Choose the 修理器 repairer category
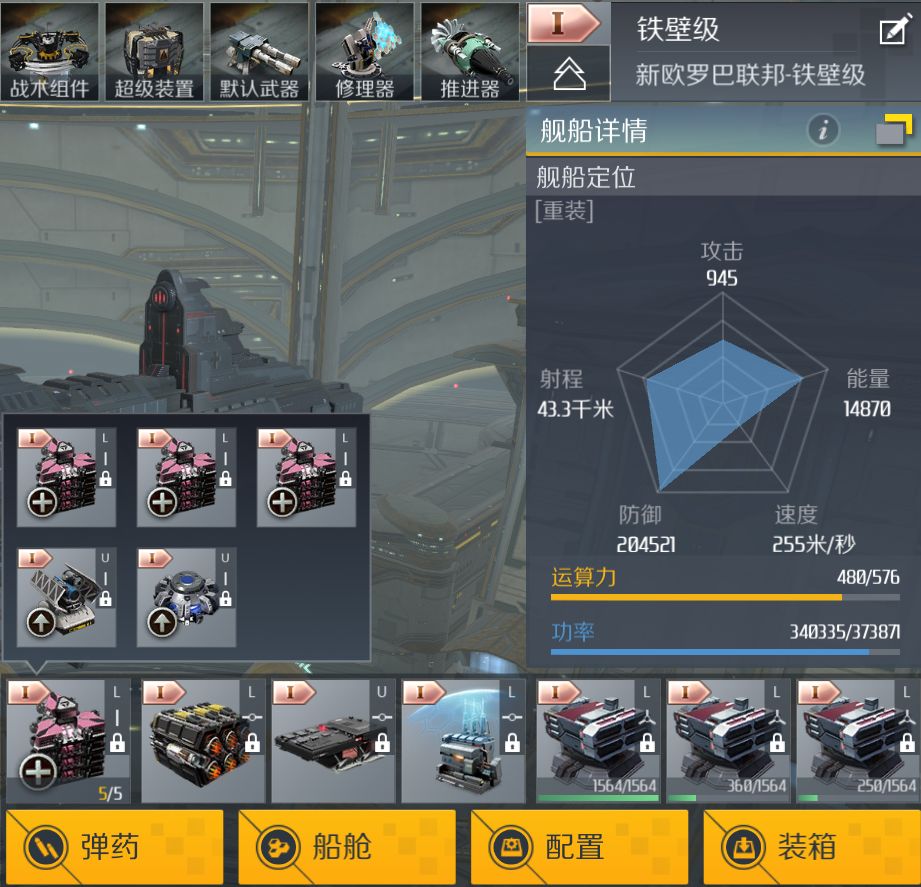This screenshot has width=921, height=887. (x=364, y=51)
